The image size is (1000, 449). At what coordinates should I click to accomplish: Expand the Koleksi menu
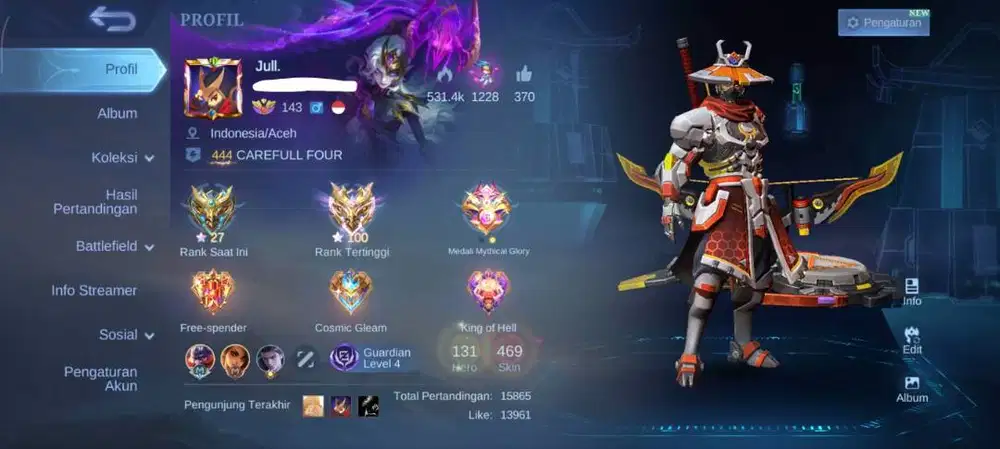123,158
